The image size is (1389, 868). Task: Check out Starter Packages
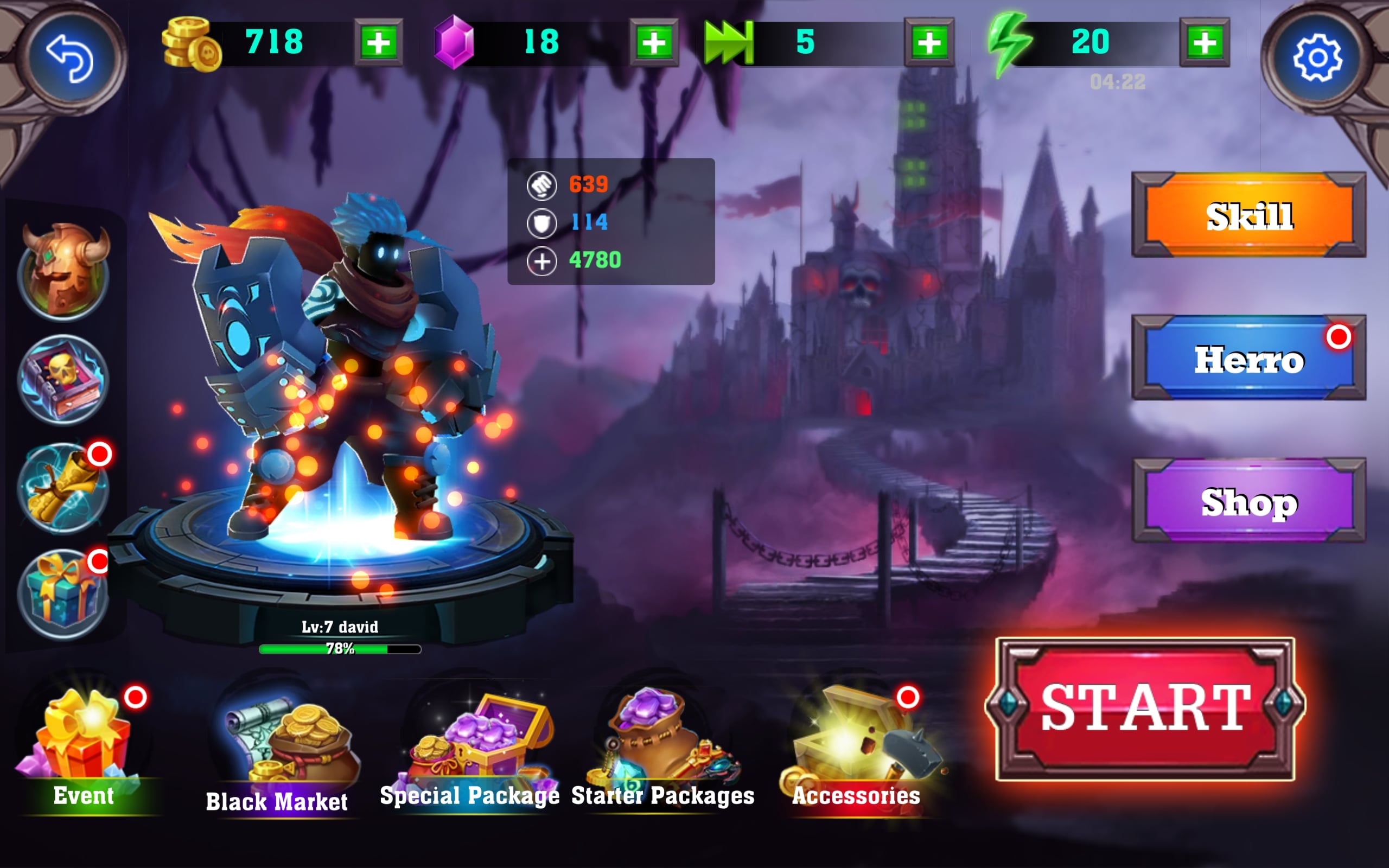663,746
